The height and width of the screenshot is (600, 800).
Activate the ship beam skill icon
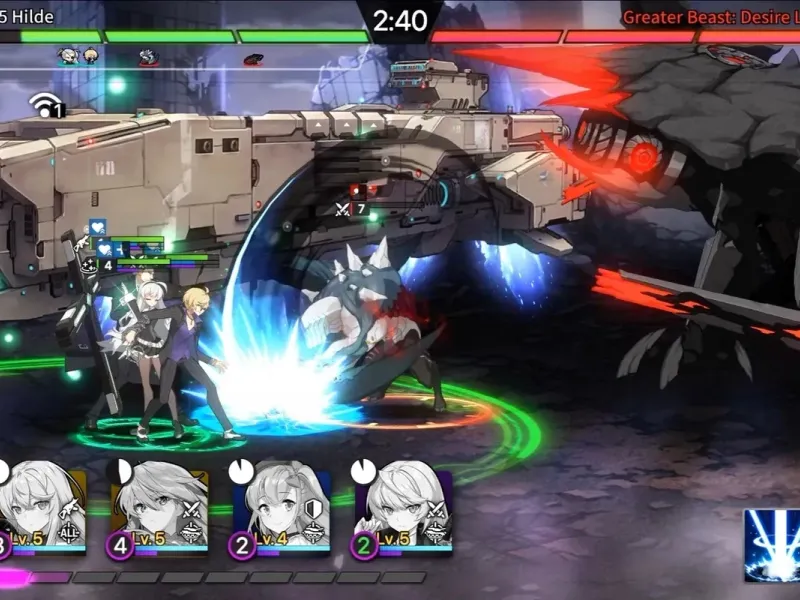coord(771,545)
